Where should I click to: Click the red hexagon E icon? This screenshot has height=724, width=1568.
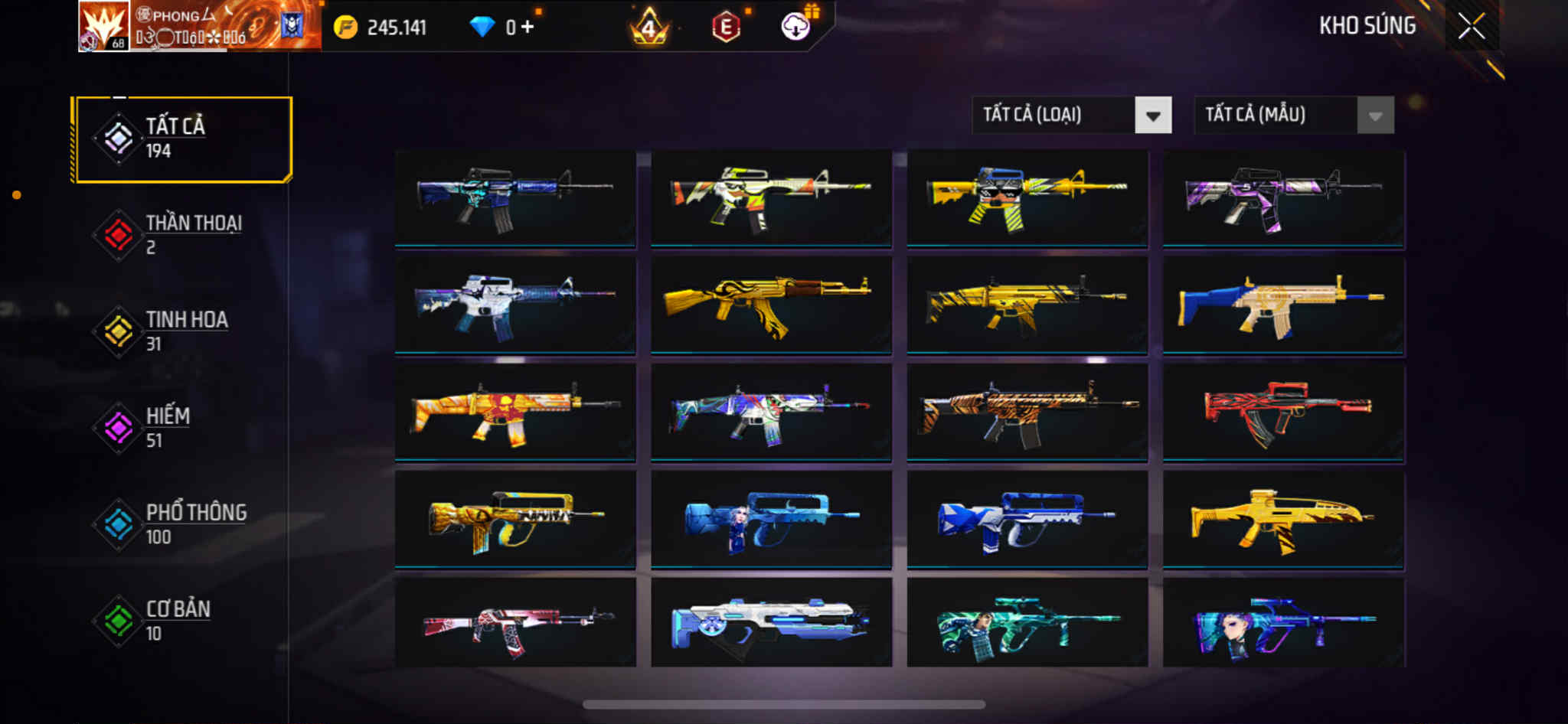(725, 28)
